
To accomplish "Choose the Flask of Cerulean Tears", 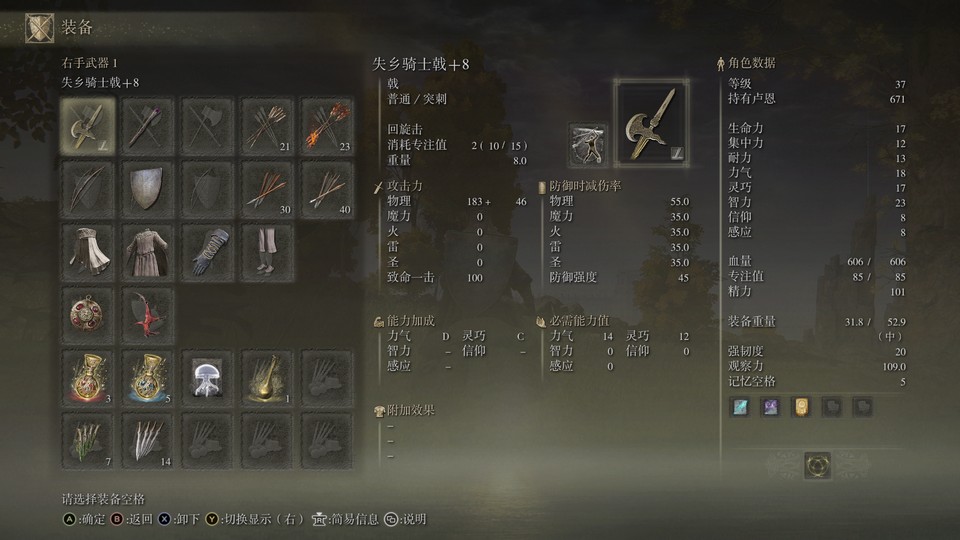I will click(148, 378).
